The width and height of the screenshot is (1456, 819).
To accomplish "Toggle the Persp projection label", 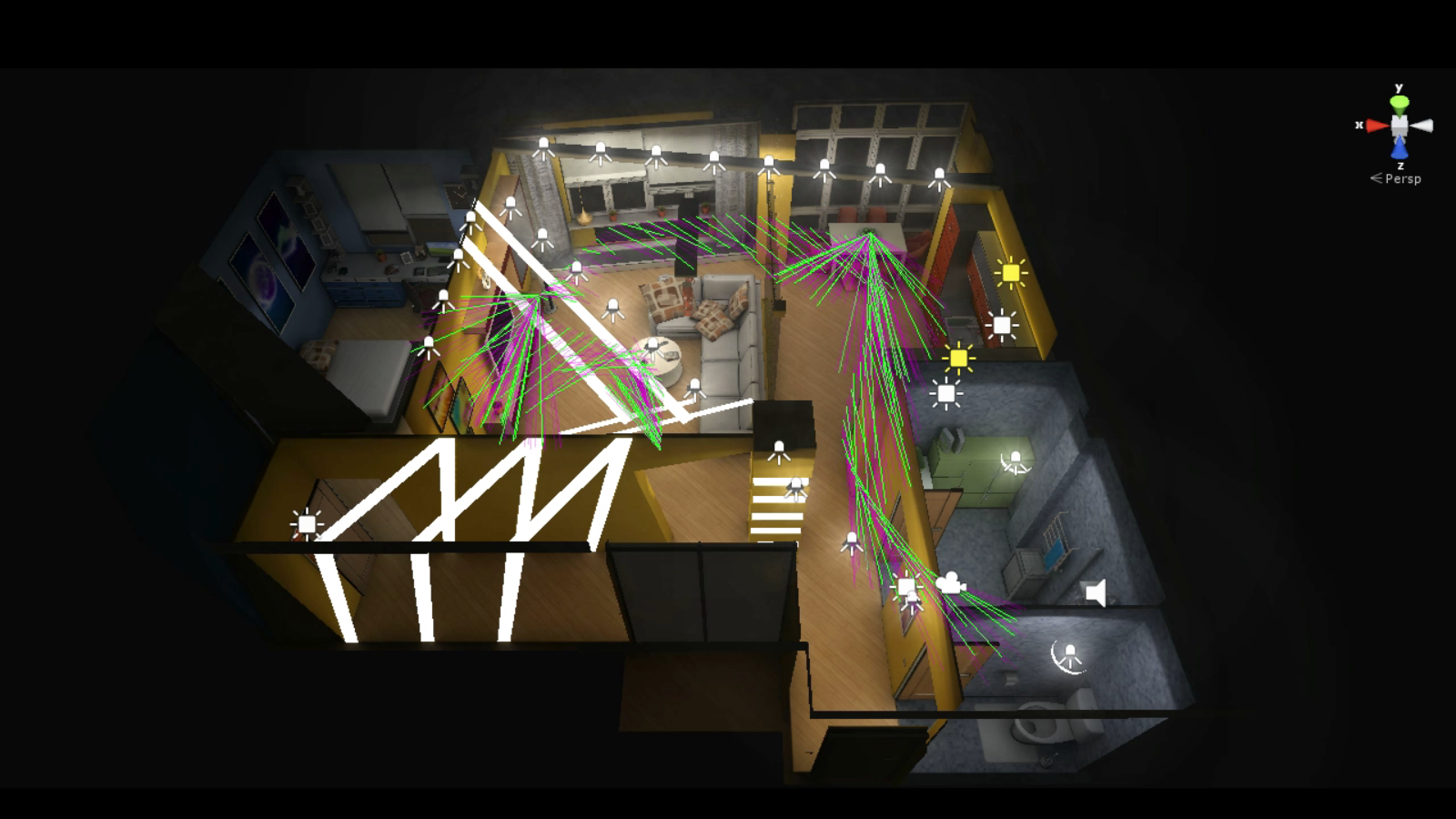I will tap(1402, 179).
